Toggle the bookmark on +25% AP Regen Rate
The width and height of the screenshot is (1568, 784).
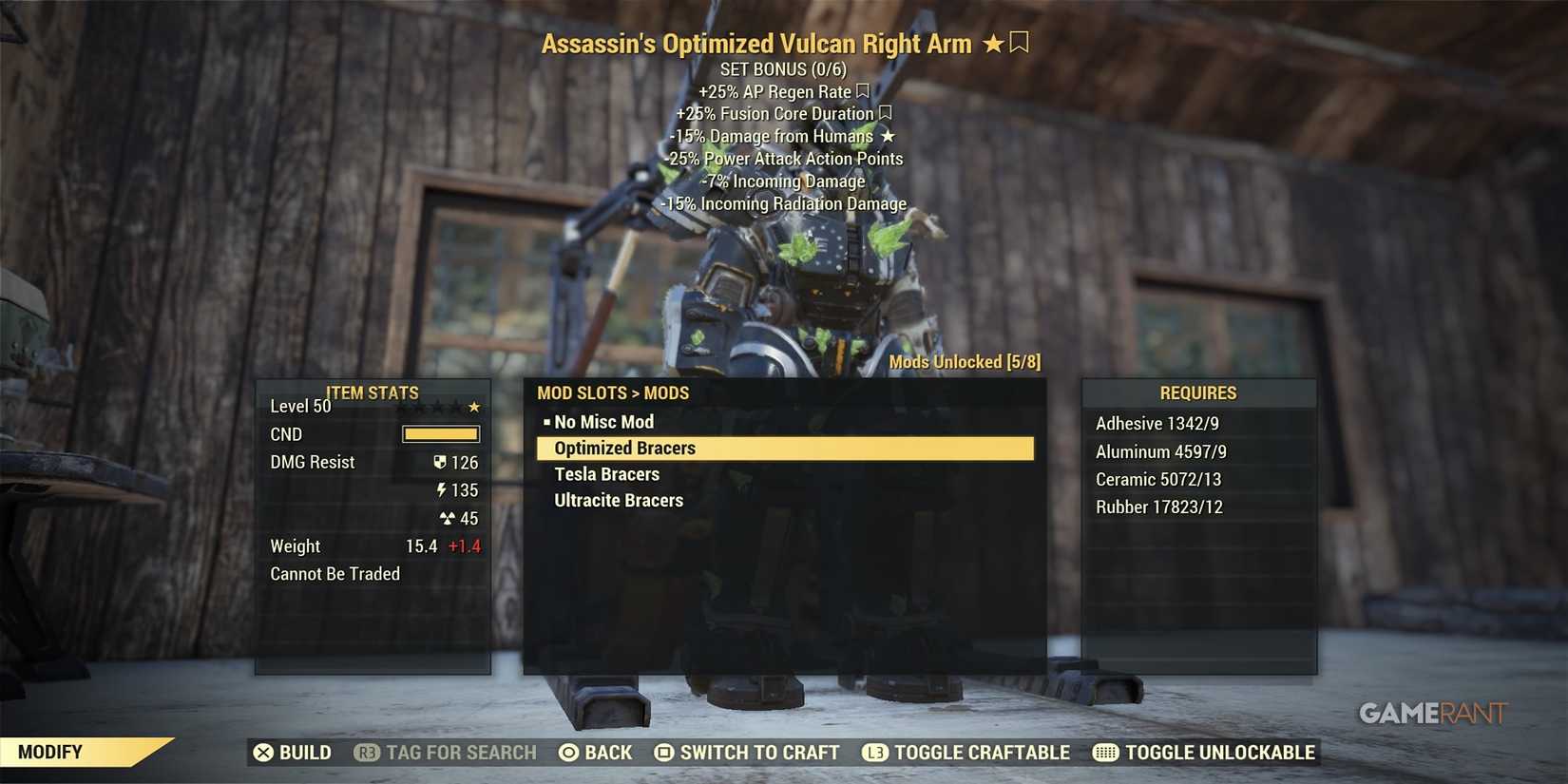pyautogui.click(x=861, y=91)
